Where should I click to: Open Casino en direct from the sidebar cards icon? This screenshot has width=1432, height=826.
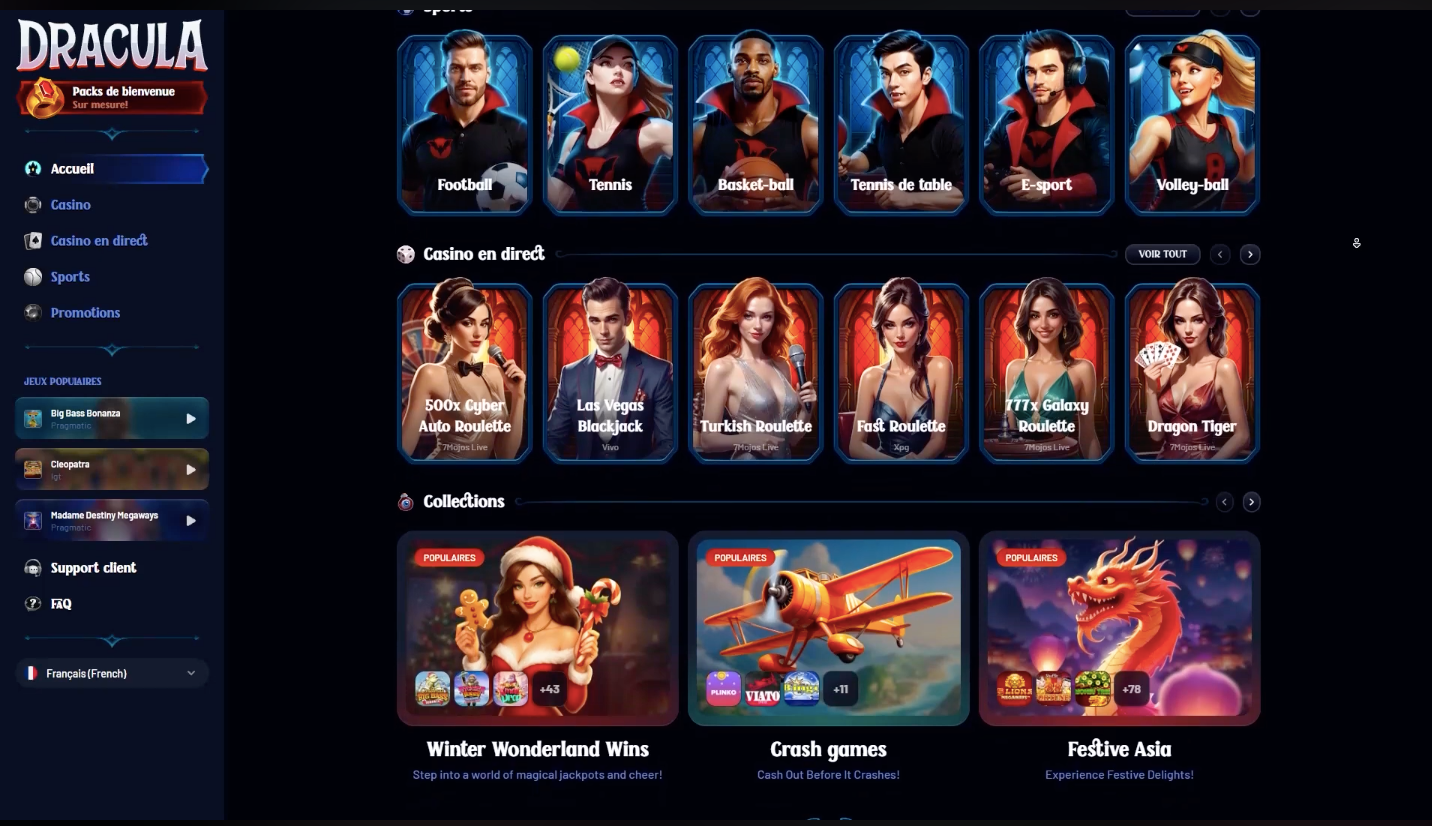[33, 240]
